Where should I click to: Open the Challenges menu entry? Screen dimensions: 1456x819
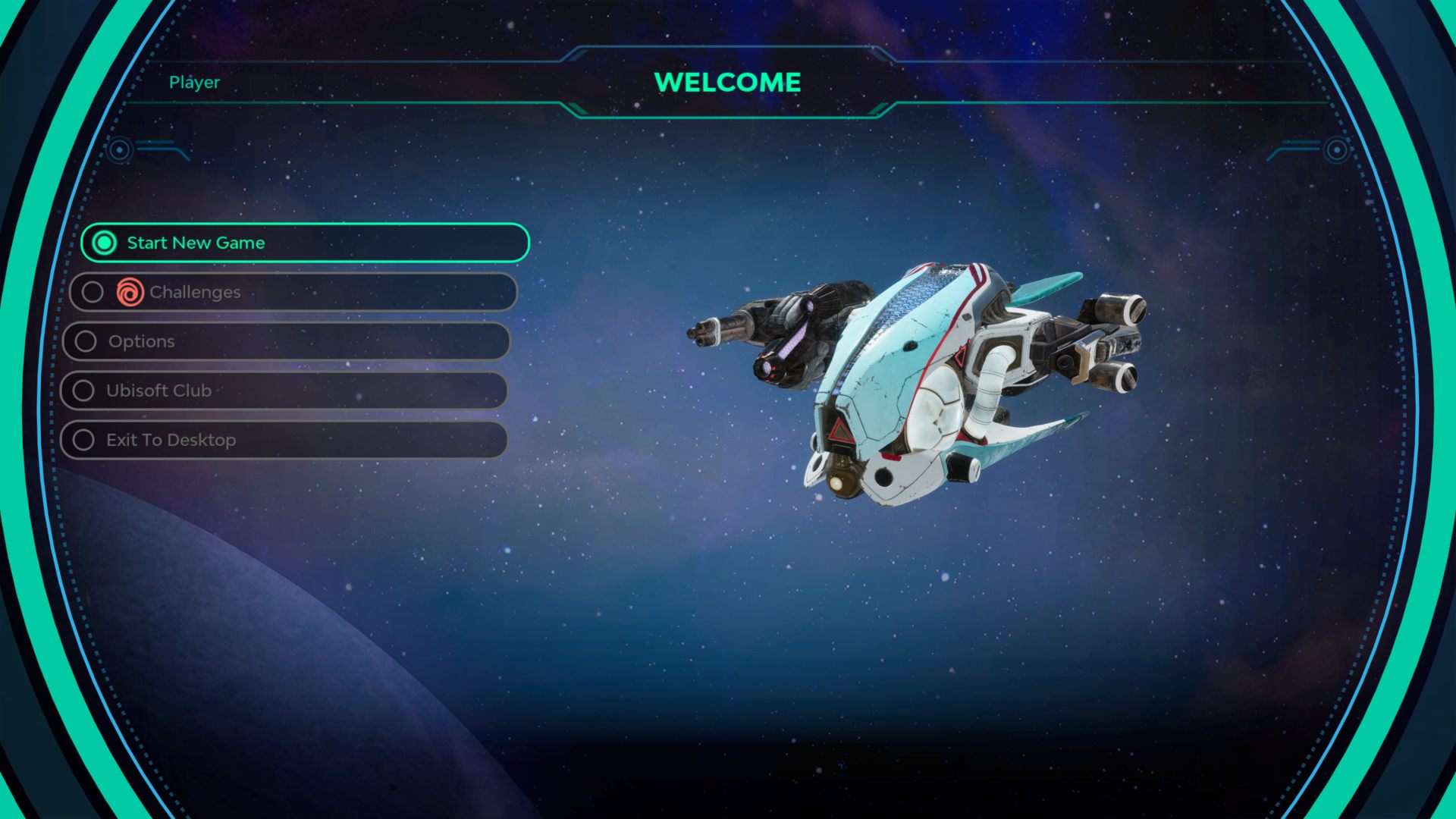tap(293, 292)
